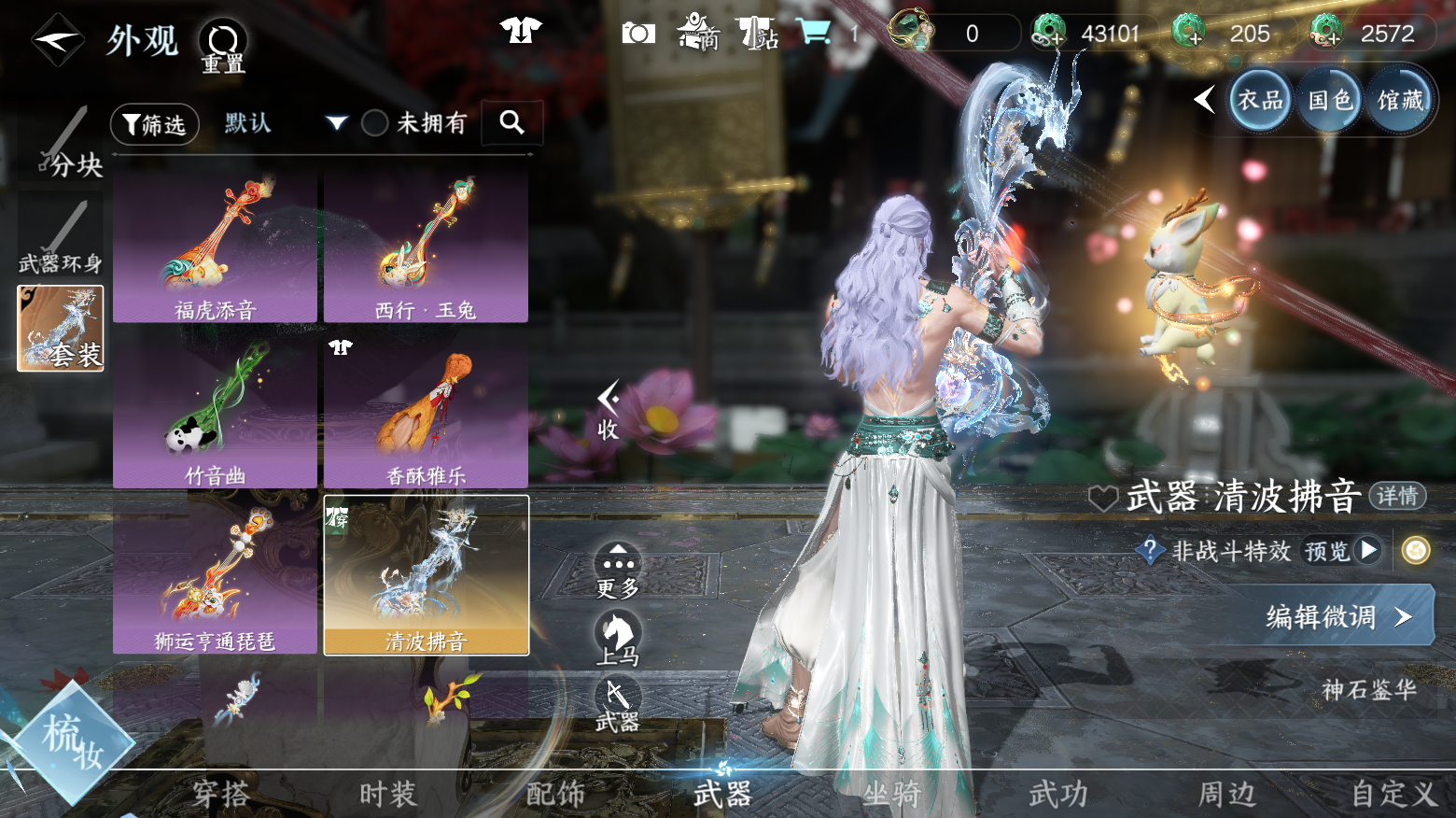Choose the 西行·玉兔 weapon skin
The width and height of the screenshot is (1456, 818).
(x=426, y=247)
